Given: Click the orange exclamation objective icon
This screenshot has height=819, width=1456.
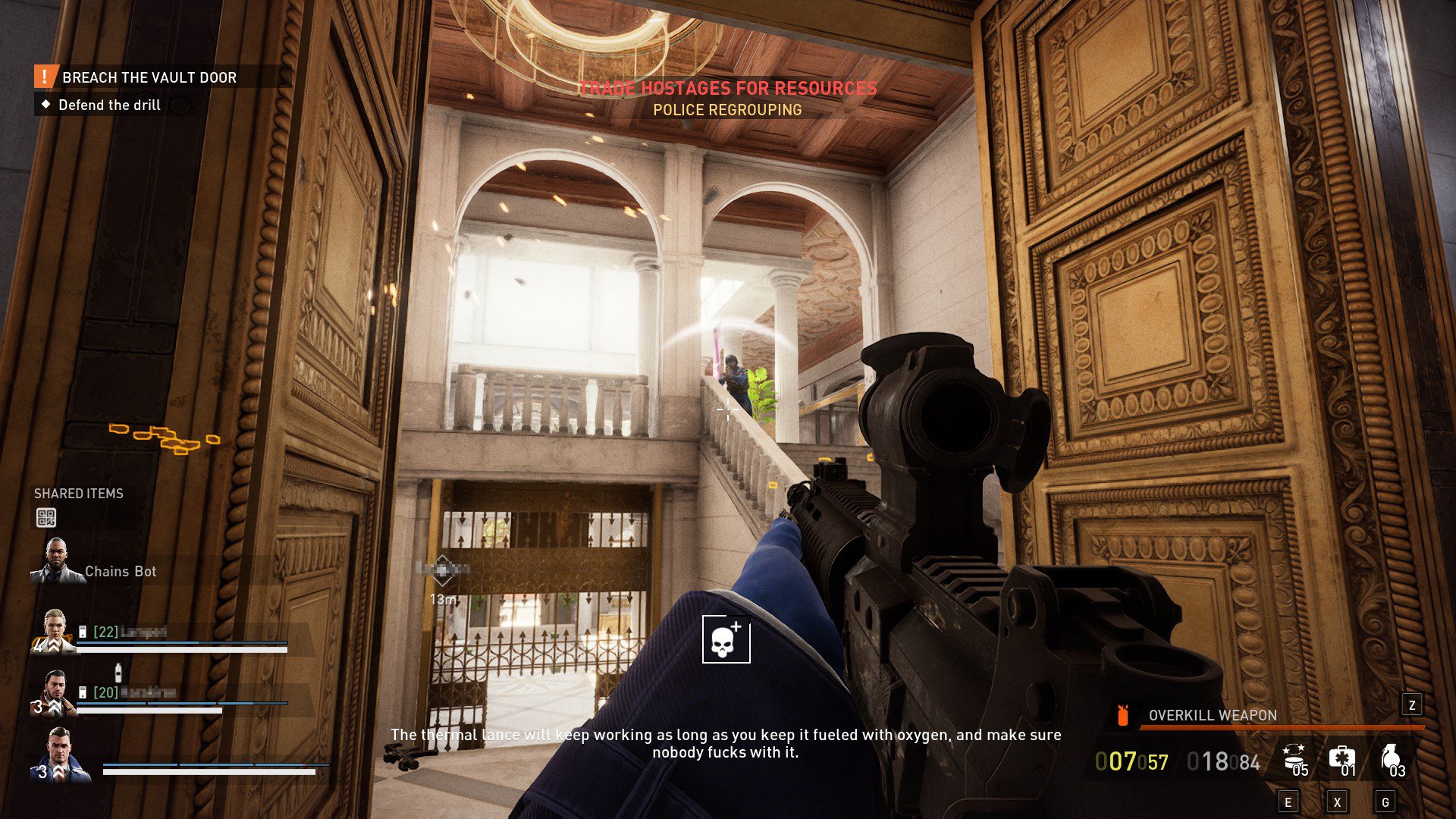Looking at the screenshot, I should [x=45, y=77].
